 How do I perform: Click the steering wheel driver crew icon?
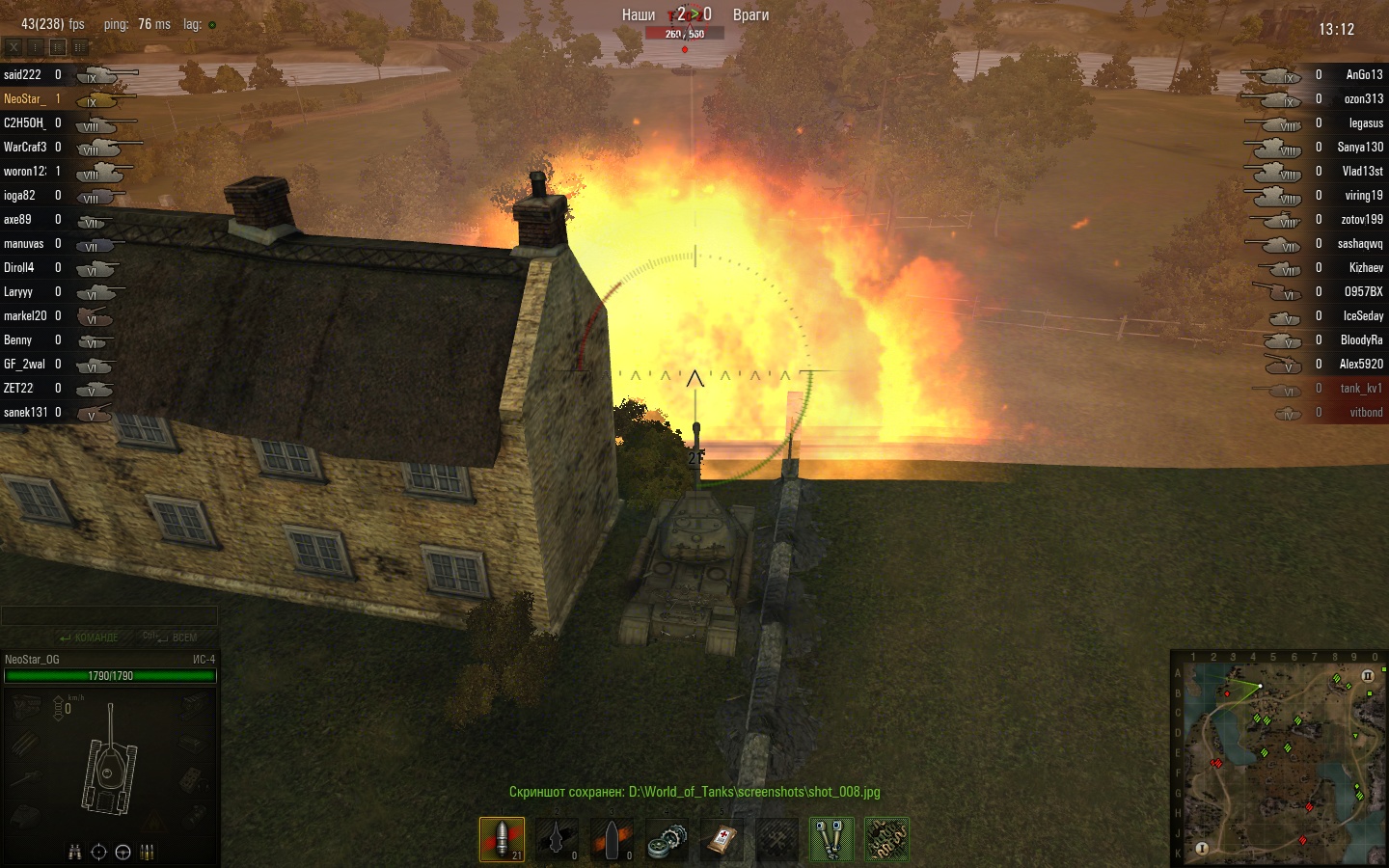tap(123, 852)
